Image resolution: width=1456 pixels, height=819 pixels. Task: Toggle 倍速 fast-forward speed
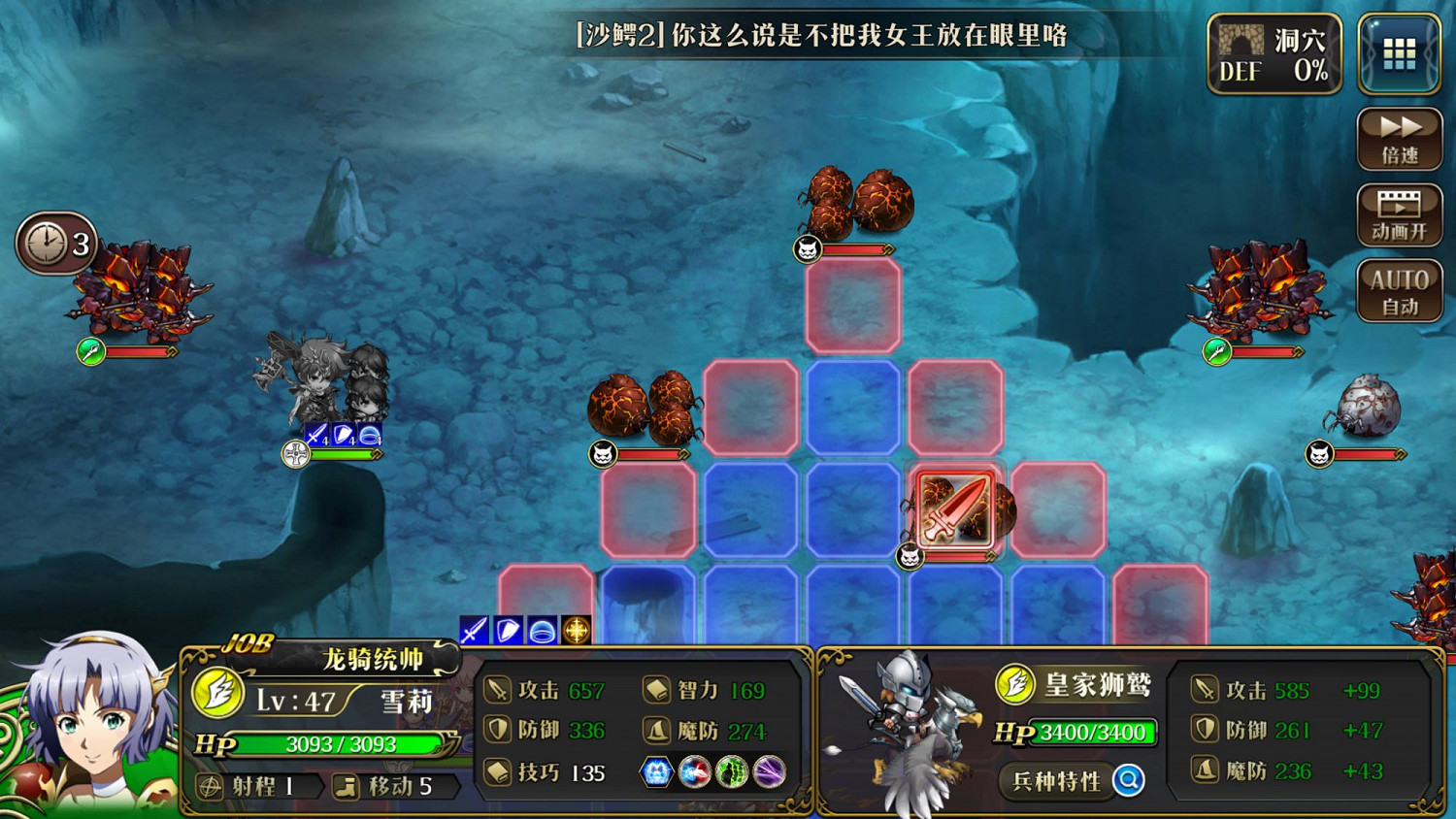[1399, 138]
